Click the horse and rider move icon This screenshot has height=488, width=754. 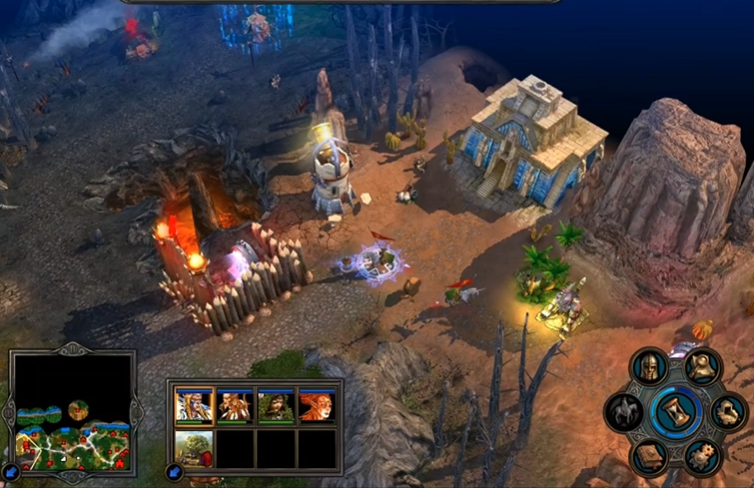[623, 411]
